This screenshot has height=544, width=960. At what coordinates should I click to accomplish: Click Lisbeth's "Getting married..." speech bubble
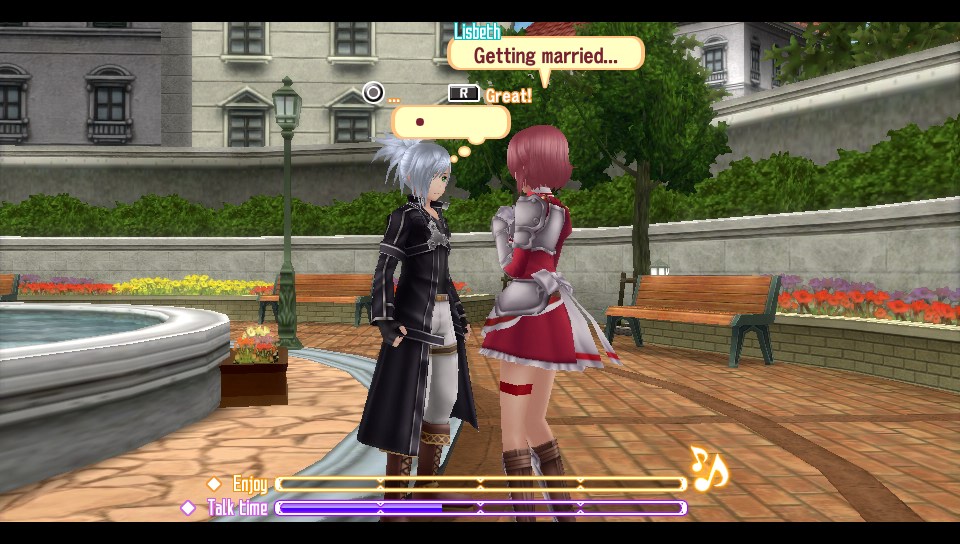point(545,56)
